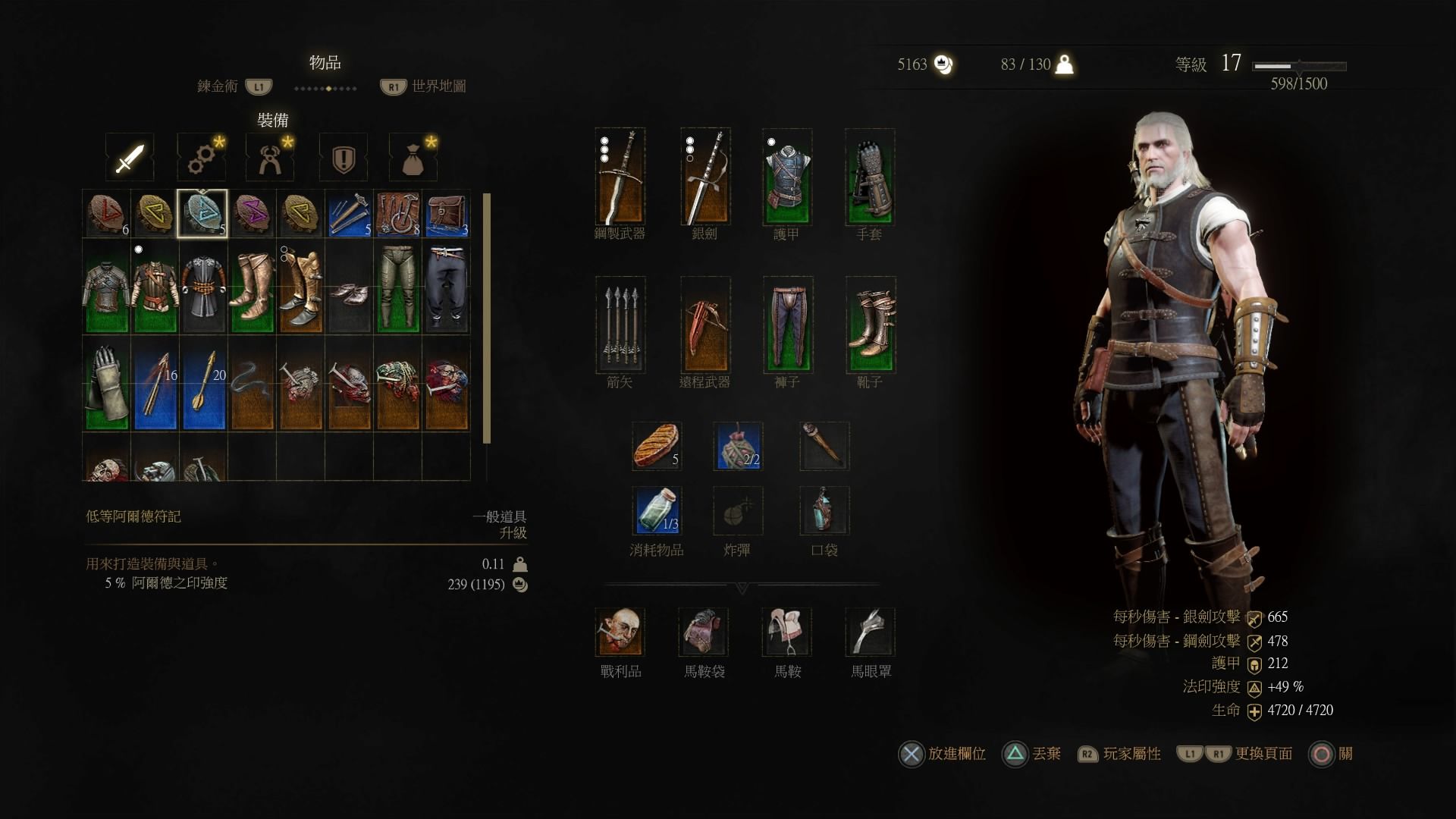This screenshot has width=1456, height=819.
Task: Select the equipped crossbow ranged weapon slot
Action: 705,325
